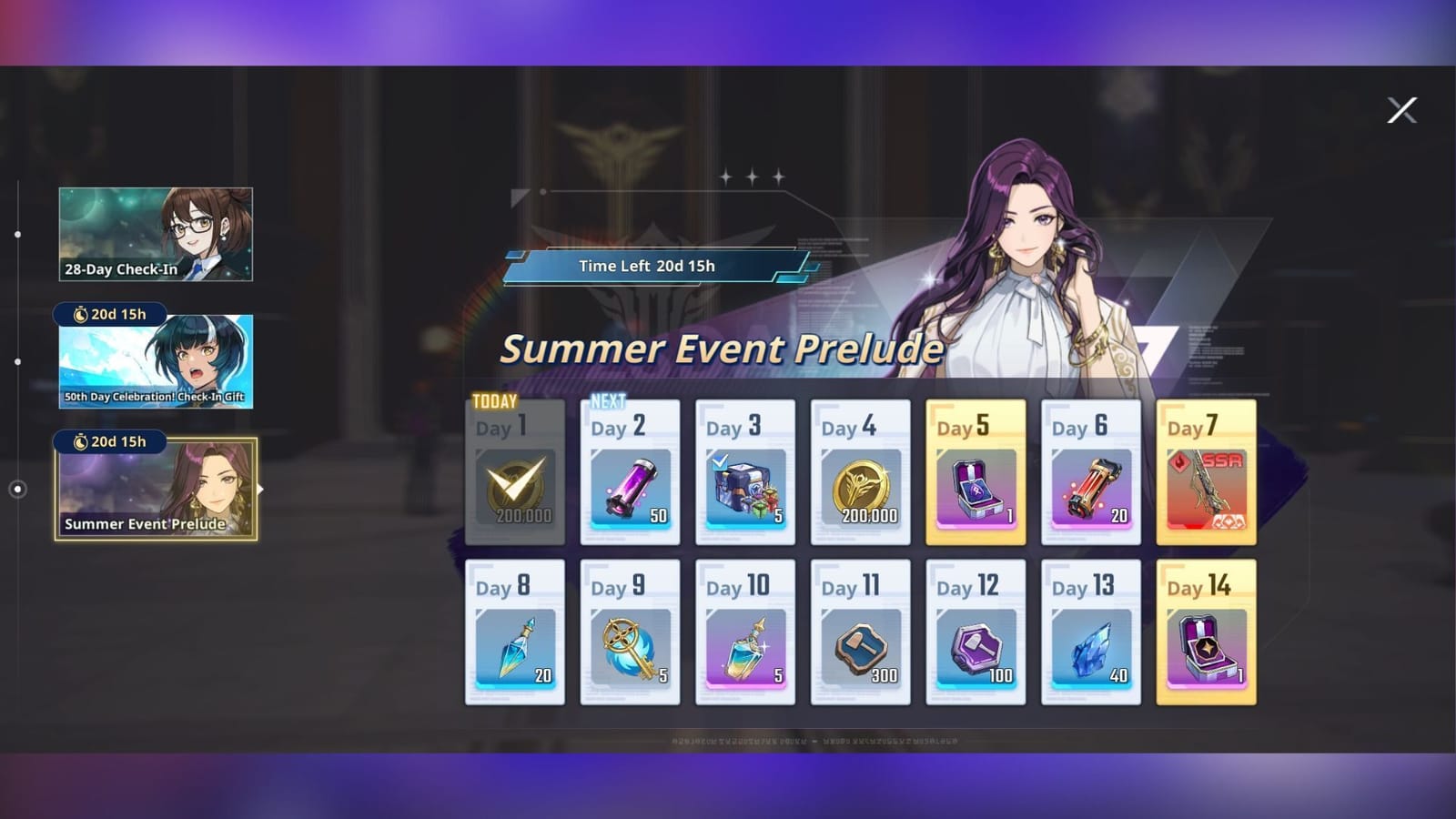This screenshot has height=819, width=1456.
Task: Select the Day 13 blue crystal shard reward
Action: click(x=1090, y=646)
